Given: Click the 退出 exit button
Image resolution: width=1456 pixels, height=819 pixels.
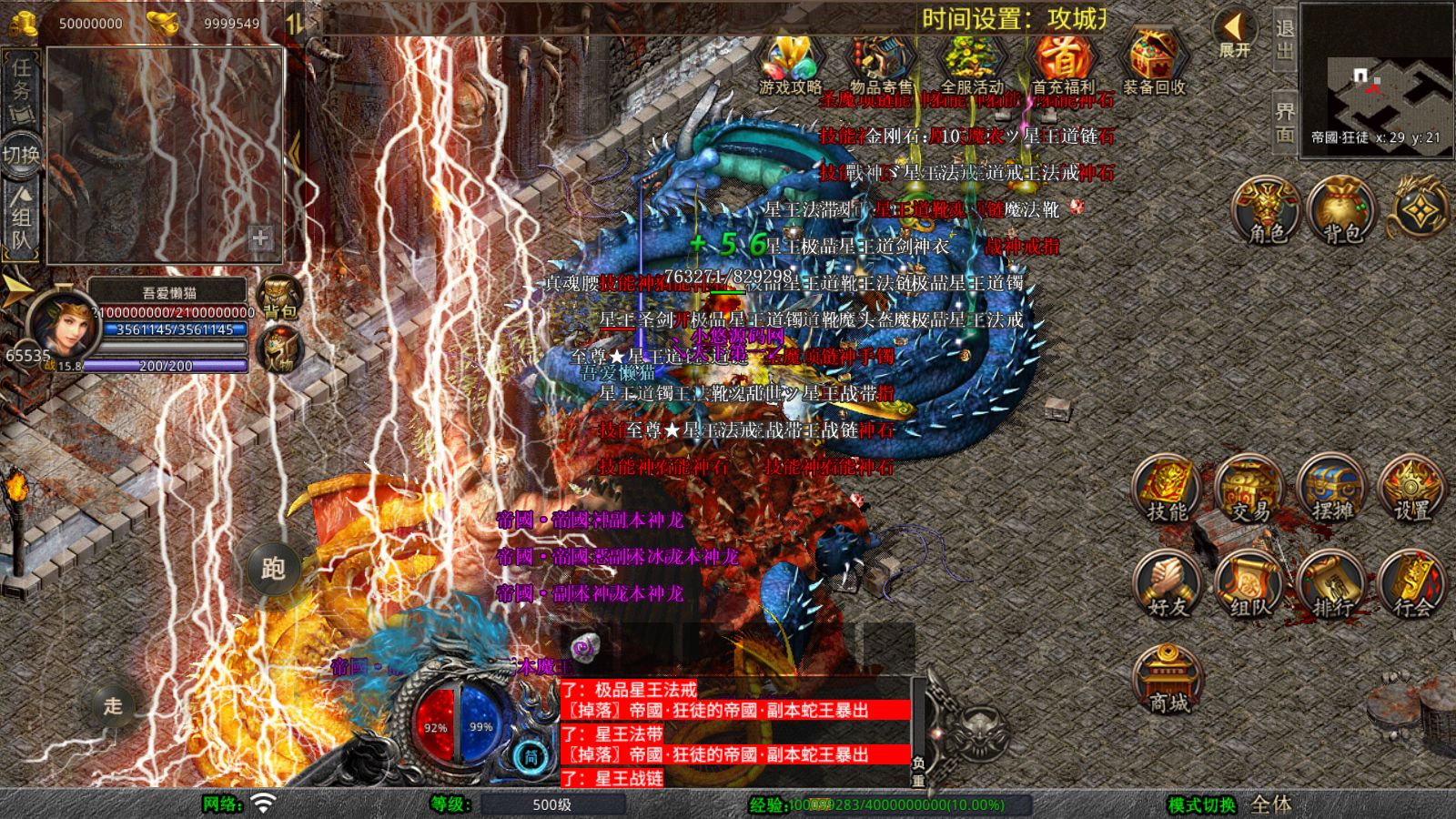Looking at the screenshot, I should [x=1284, y=40].
